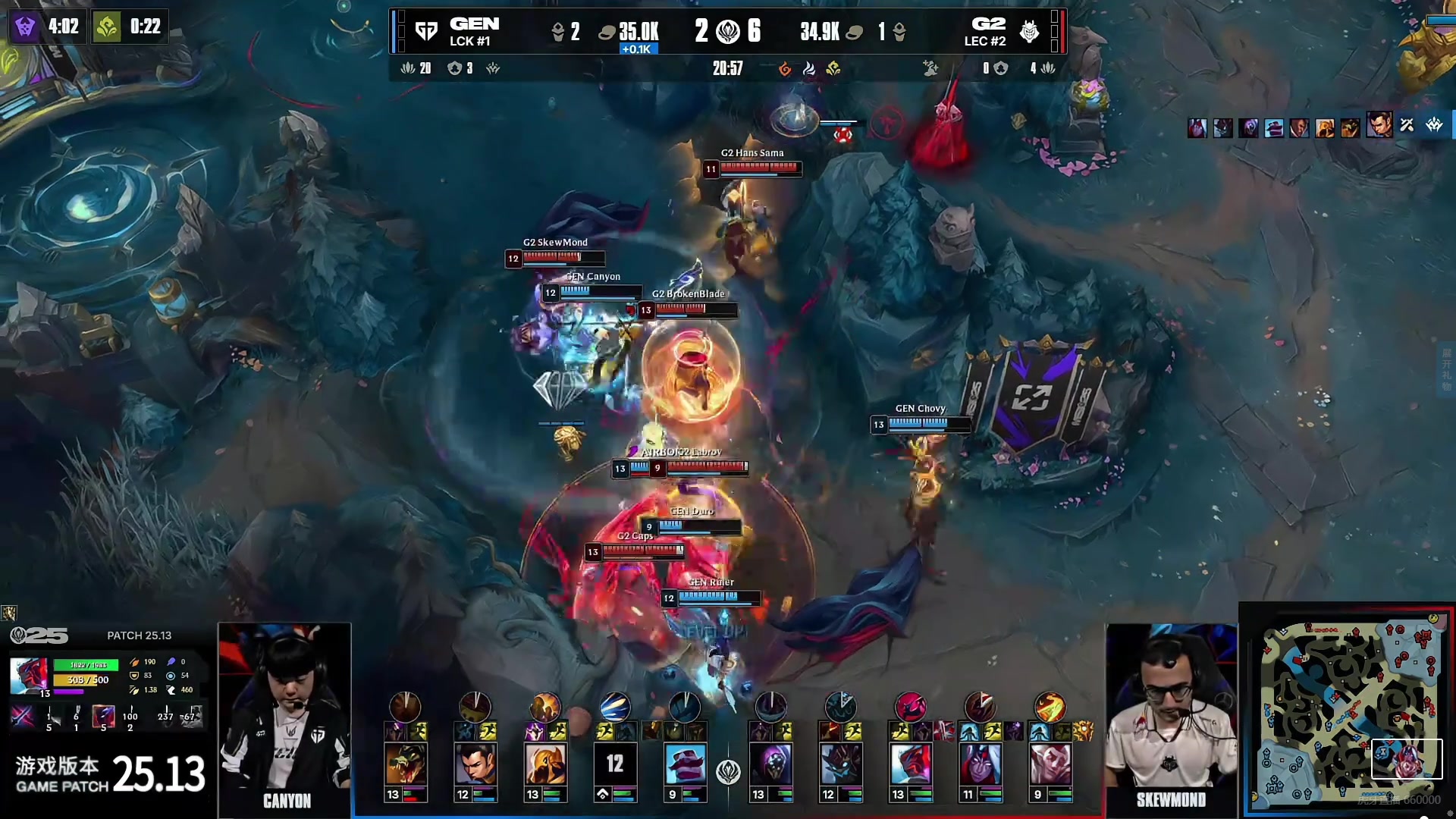The height and width of the screenshot is (819, 1456).
Task: Click Yone's portrait in the stats panel
Action: point(29,676)
